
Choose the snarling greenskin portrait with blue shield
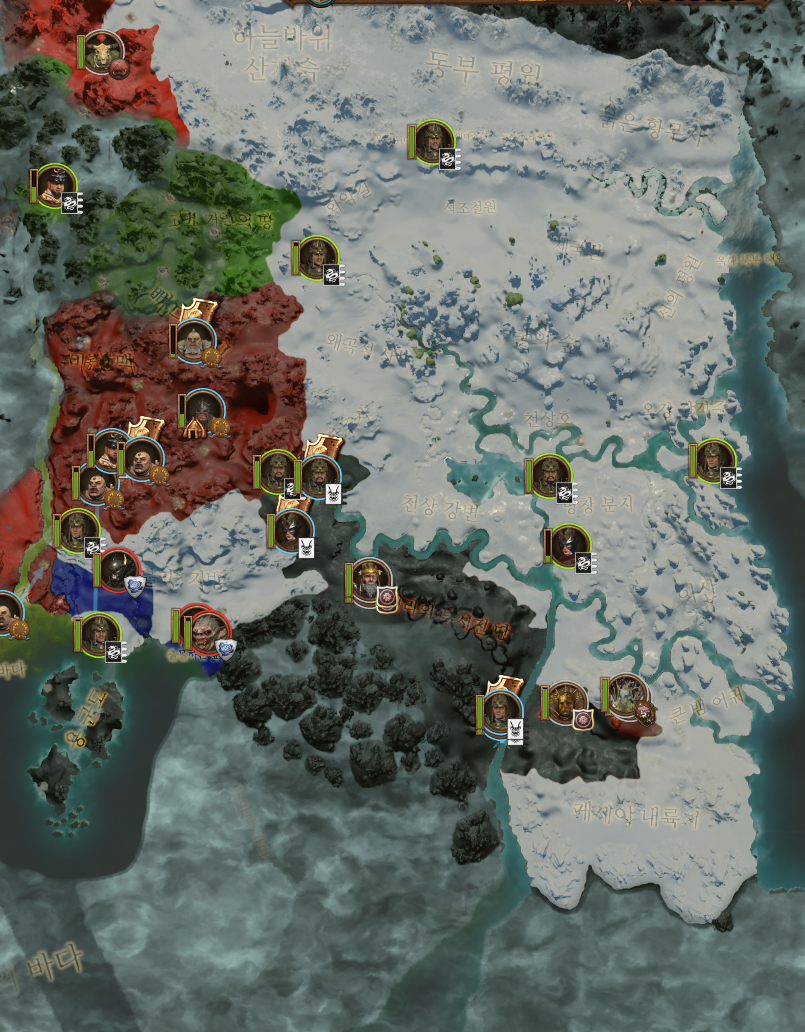coord(208,633)
